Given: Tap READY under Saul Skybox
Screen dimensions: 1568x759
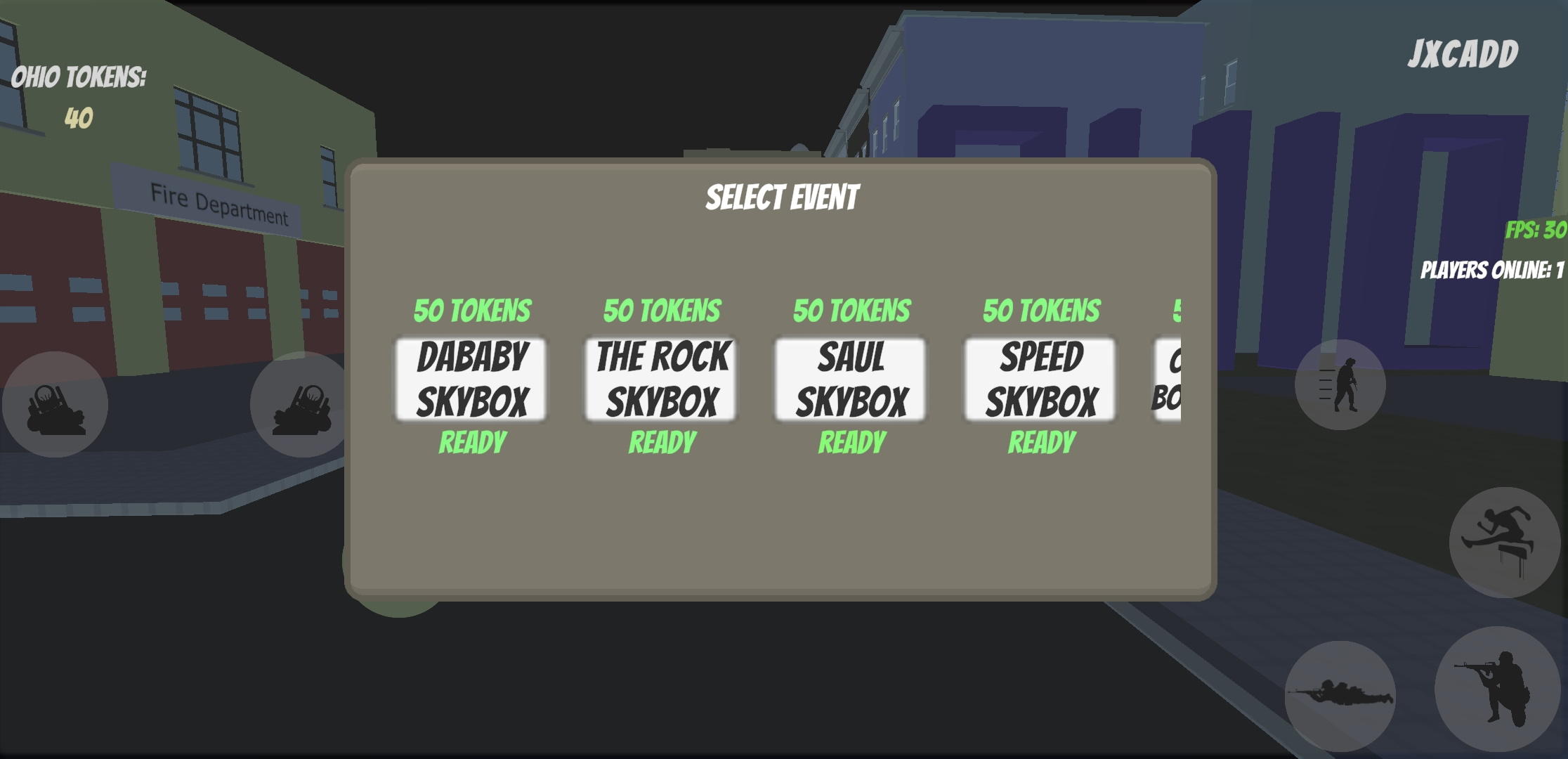Looking at the screenshot, I should (850, 443).
